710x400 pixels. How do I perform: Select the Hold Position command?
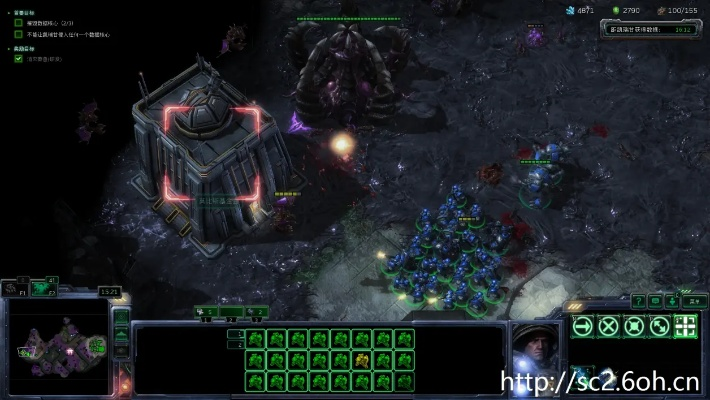click(x=633, y=326)
